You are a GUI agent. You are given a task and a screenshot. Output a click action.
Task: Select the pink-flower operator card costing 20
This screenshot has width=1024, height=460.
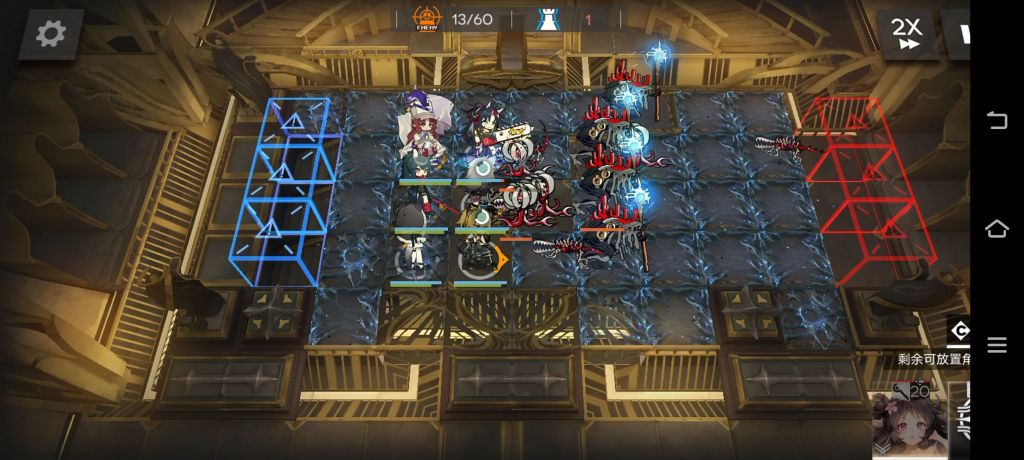click(908, 420)
